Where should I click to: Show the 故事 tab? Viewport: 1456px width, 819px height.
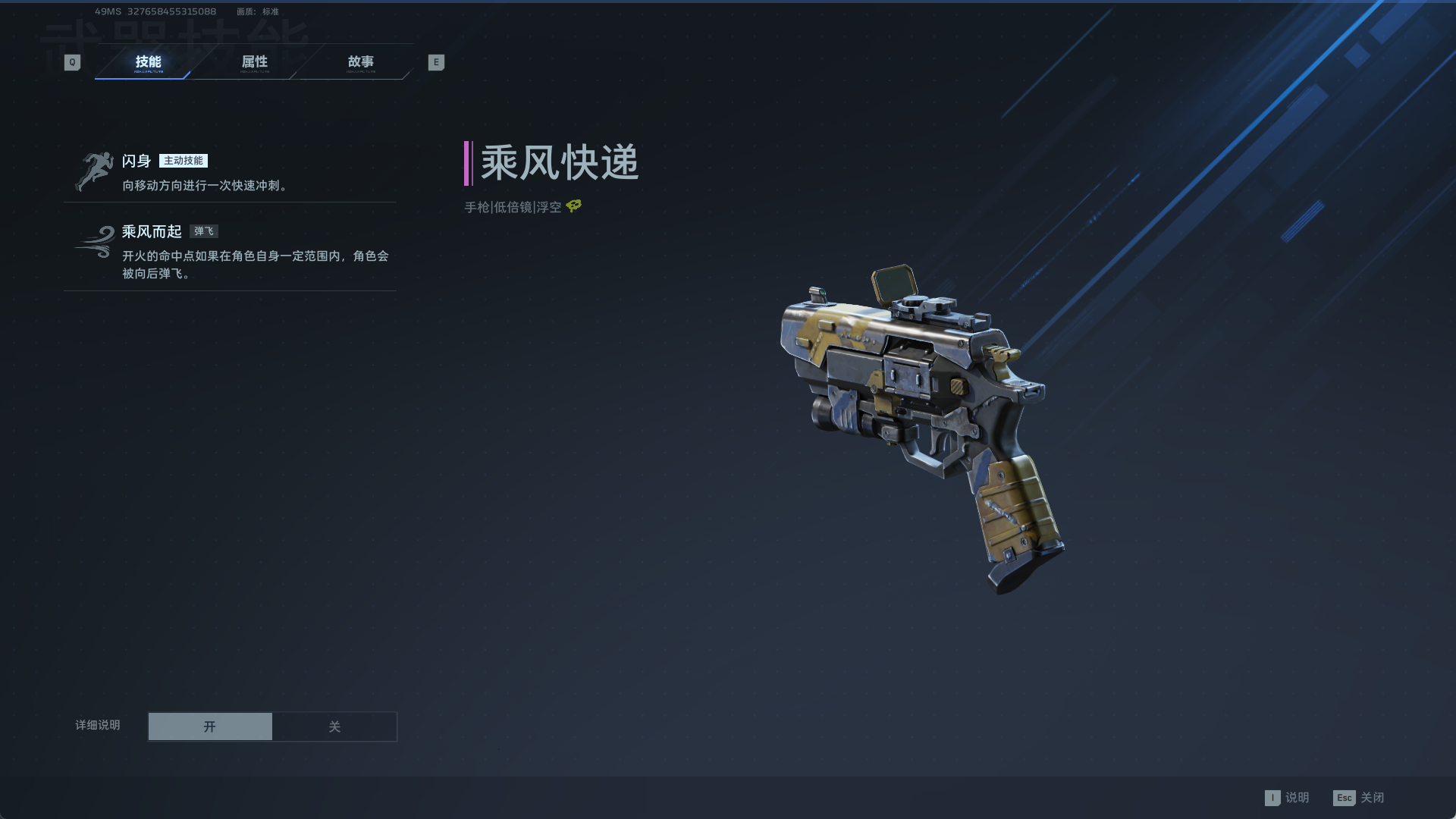pyautogui.click(x=361, y=62)
